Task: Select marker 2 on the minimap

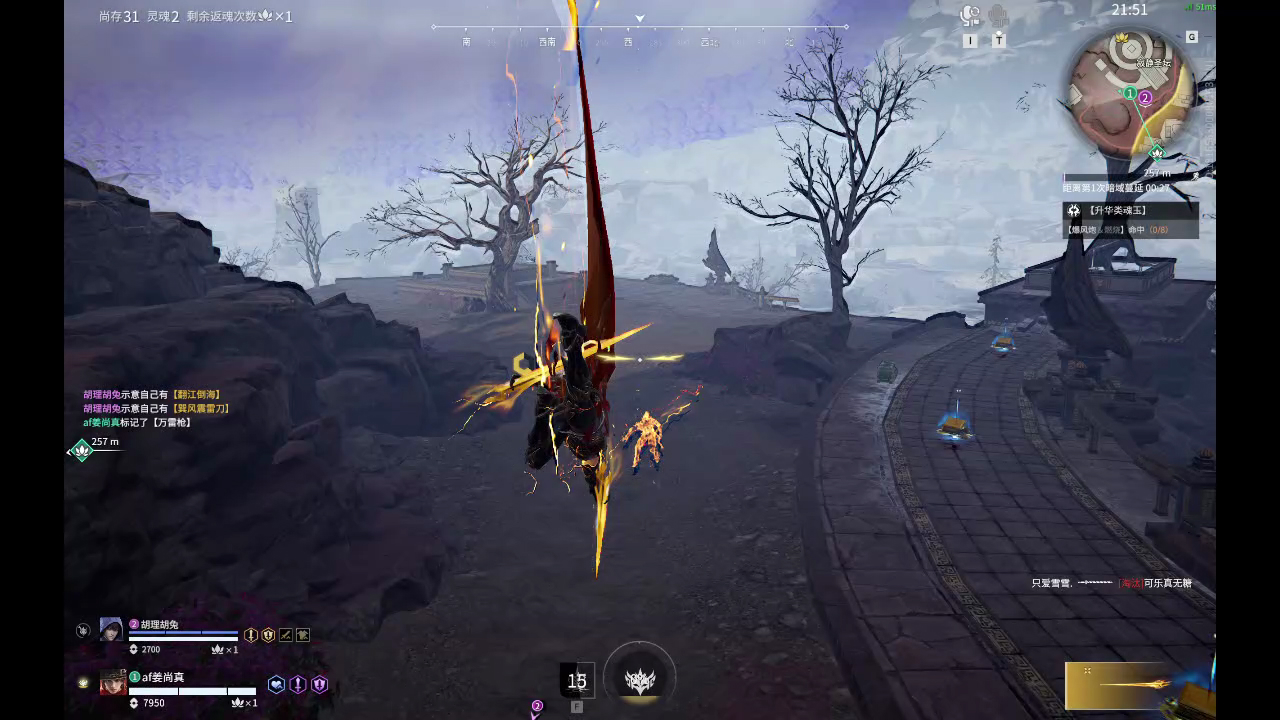Action: (x=1145, y=97)
